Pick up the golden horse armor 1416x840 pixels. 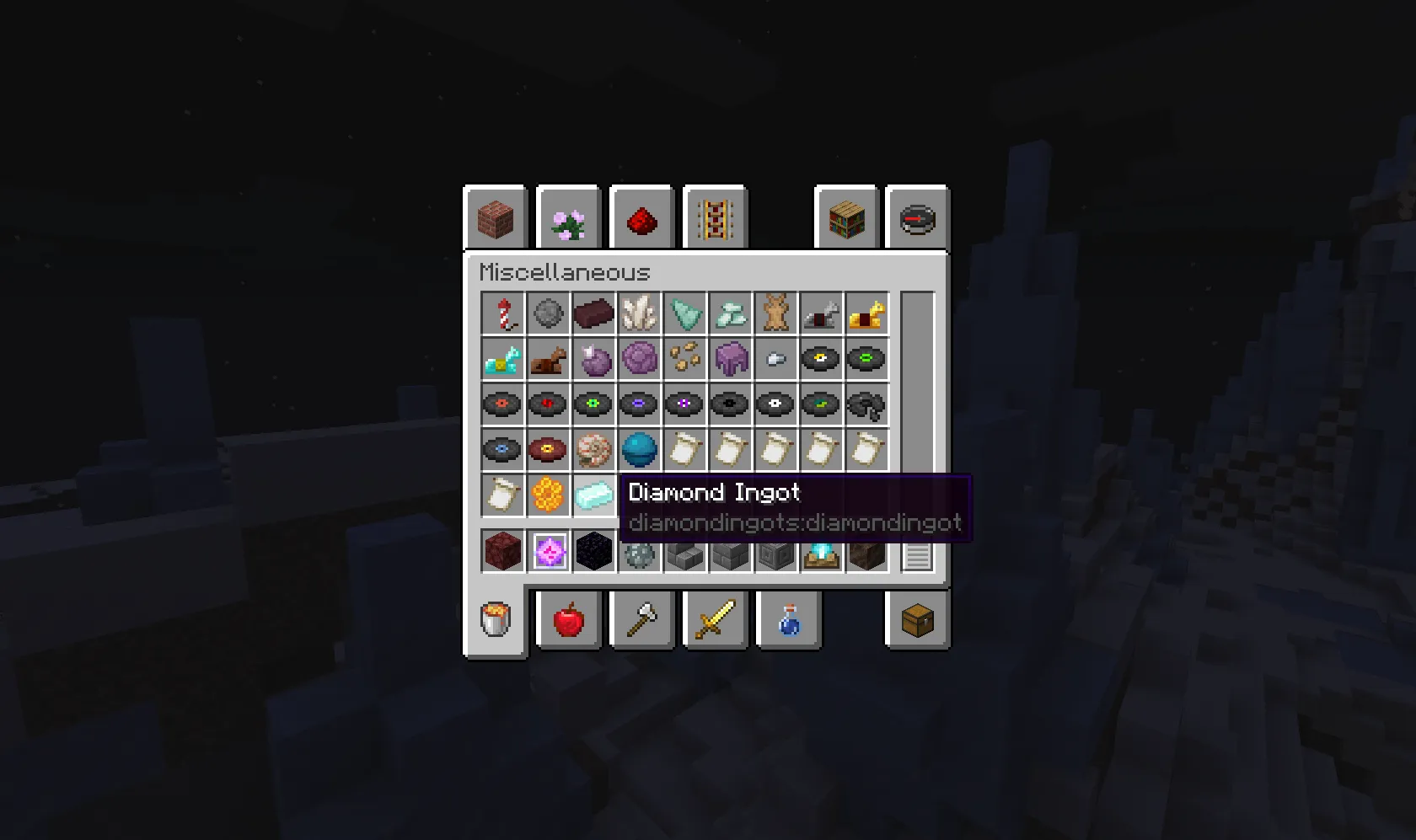(x=866, y=313)
